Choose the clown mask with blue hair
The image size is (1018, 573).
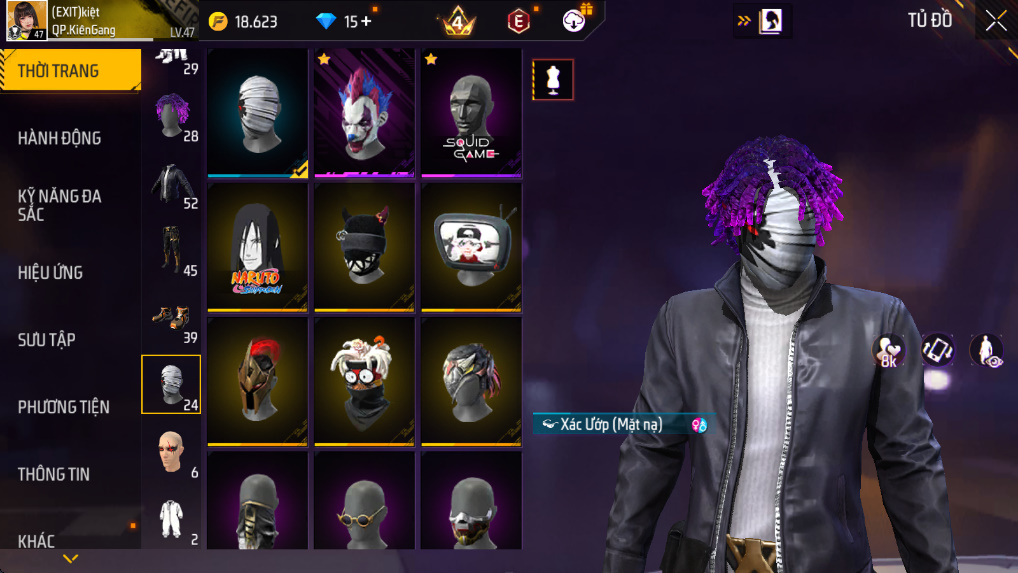click(364, 112)
